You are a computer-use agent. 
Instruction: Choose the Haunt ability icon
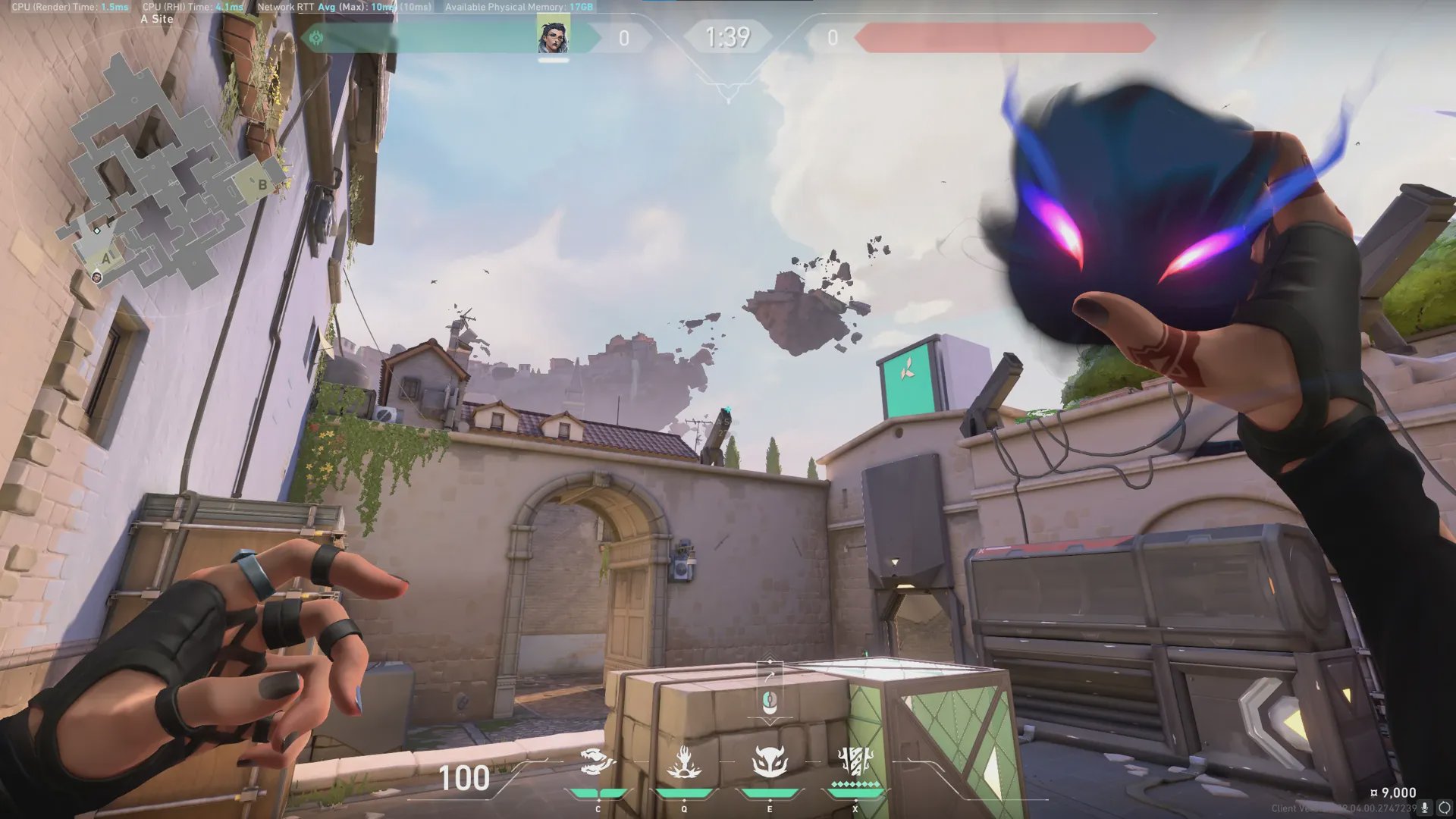coord(770,762)
